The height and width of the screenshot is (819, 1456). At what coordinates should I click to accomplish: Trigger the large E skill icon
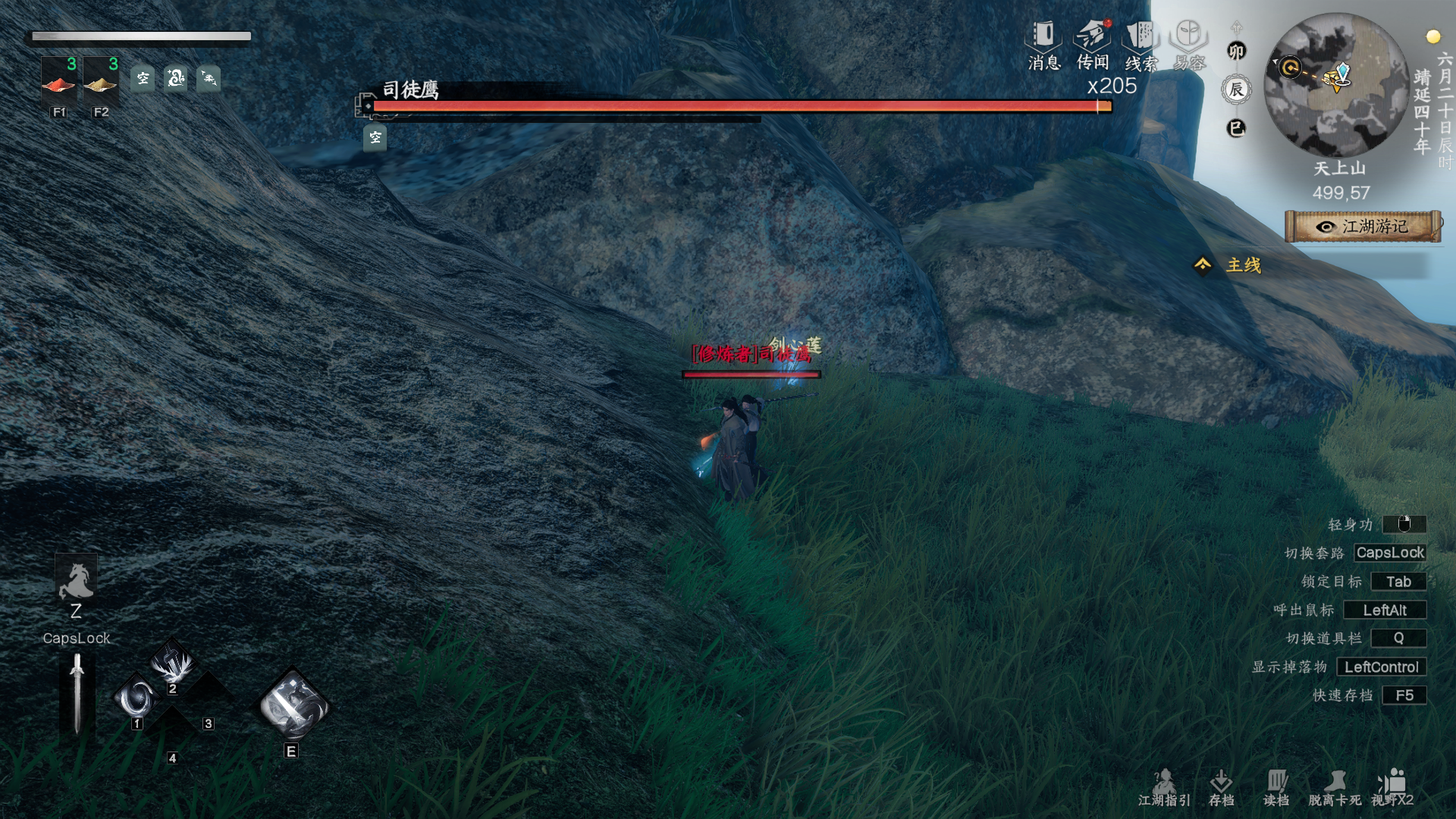[293, 705]
